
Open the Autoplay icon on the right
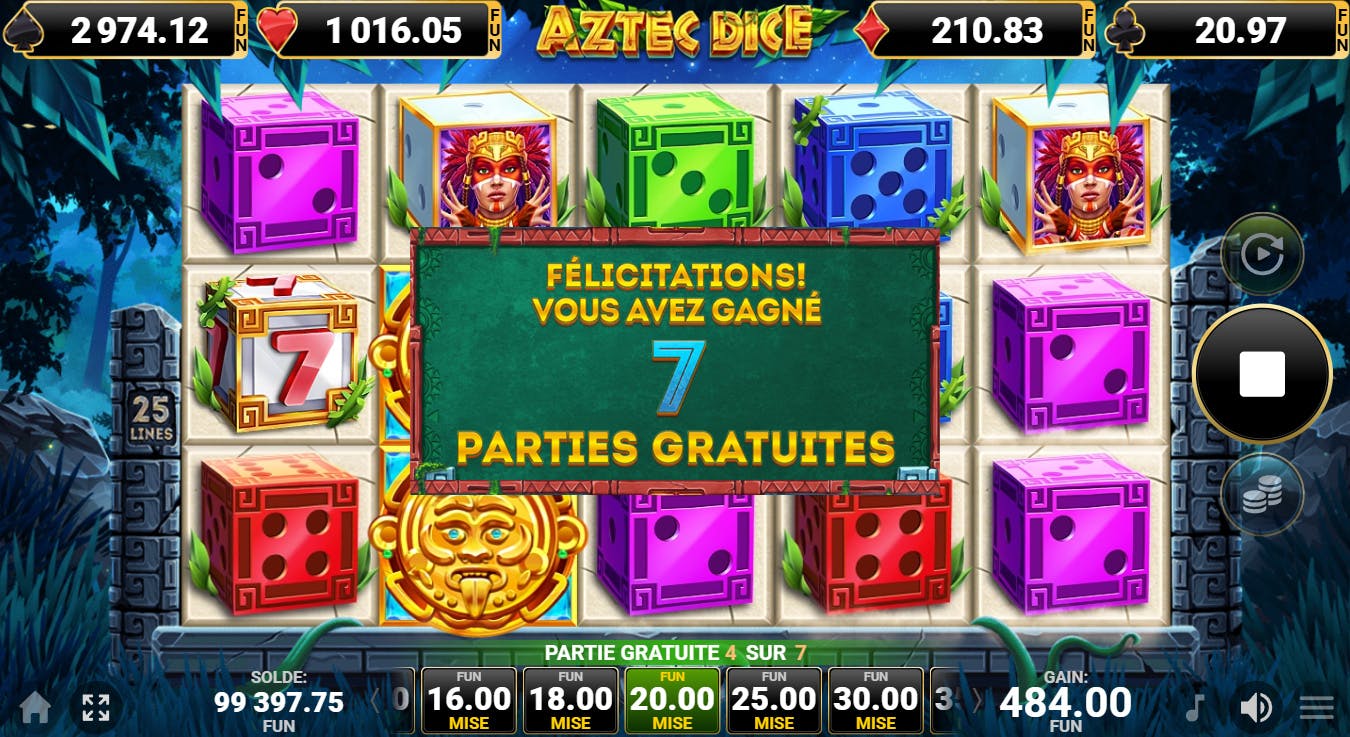click(x=1262, y=252)
